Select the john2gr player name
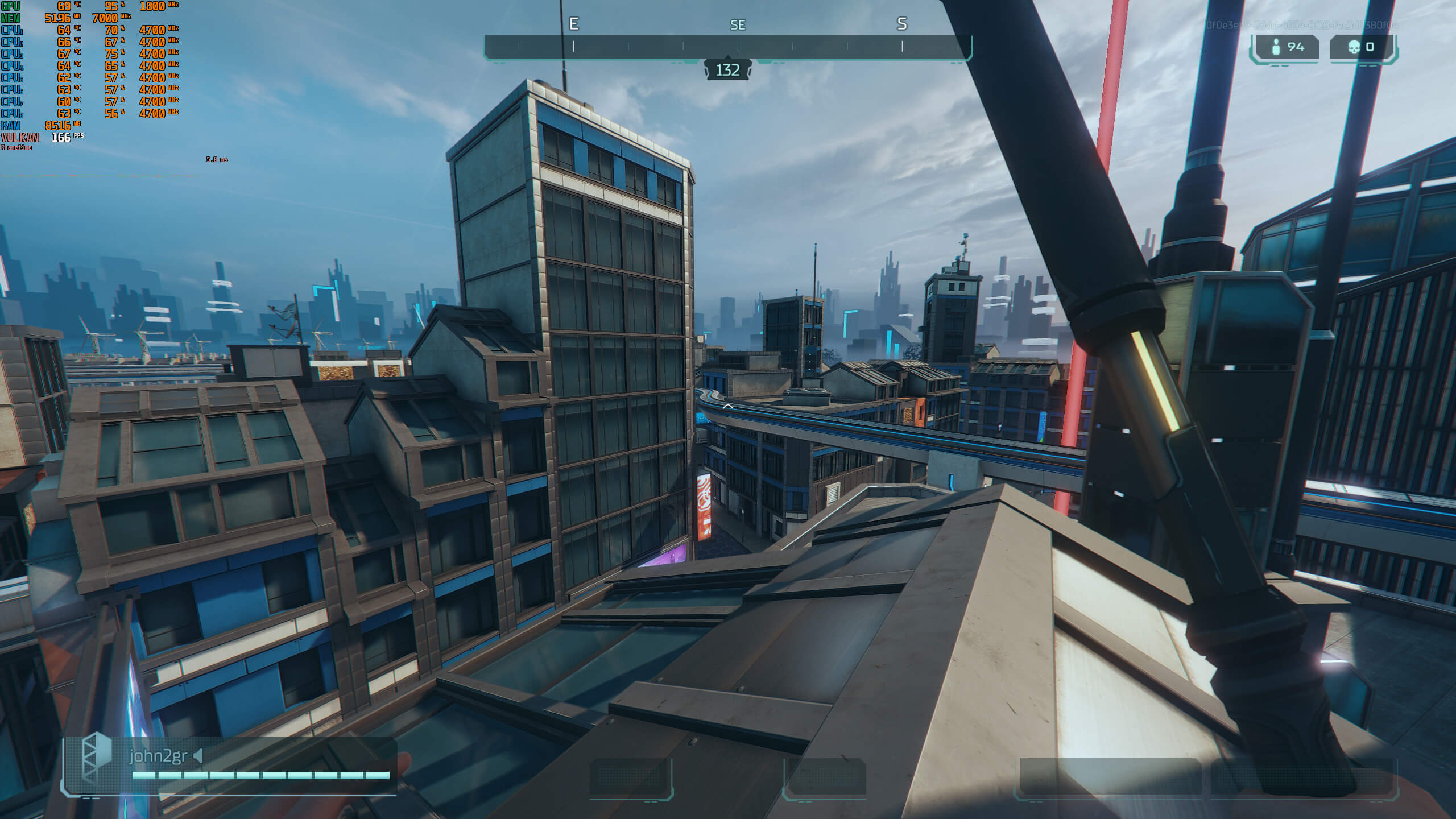The height and width of the screenshot is (819, 1456). tap(158, 756)
